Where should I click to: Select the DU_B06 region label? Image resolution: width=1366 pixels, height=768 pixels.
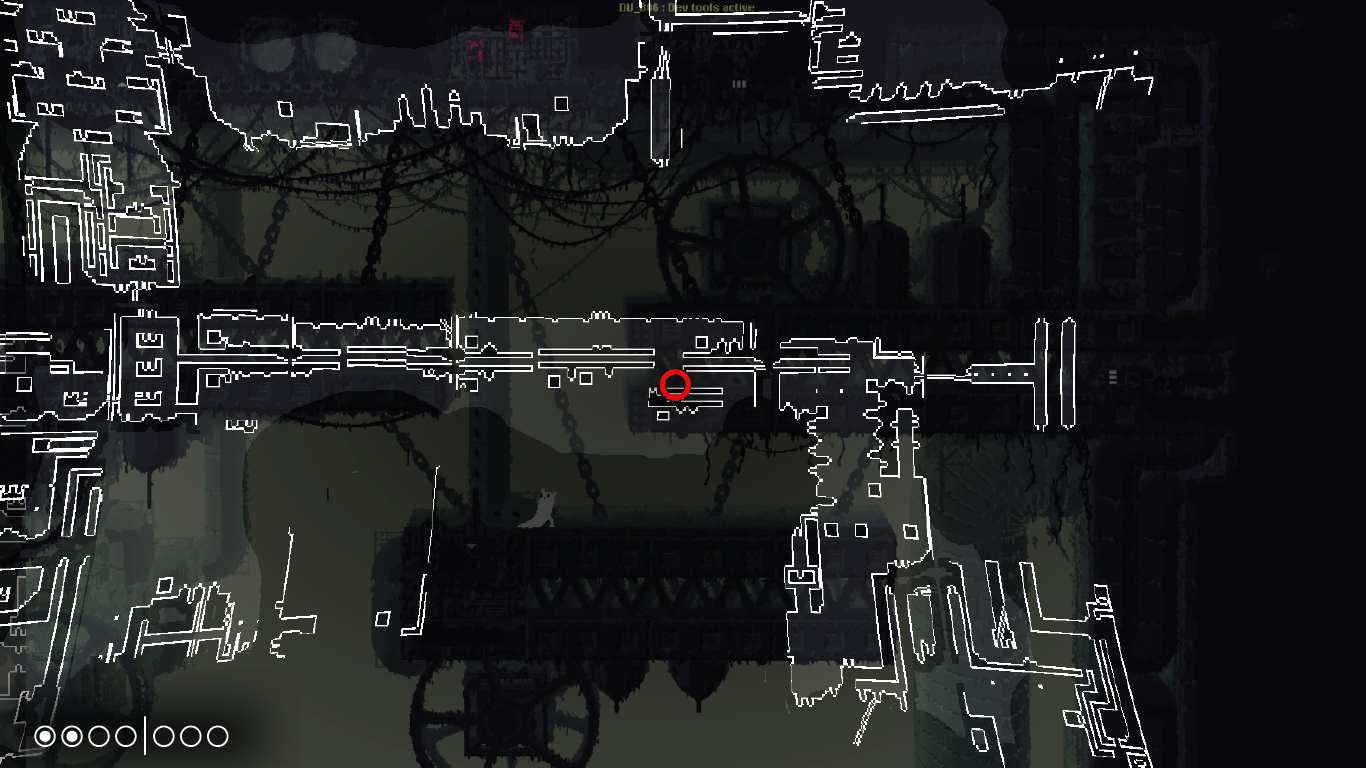637,7
